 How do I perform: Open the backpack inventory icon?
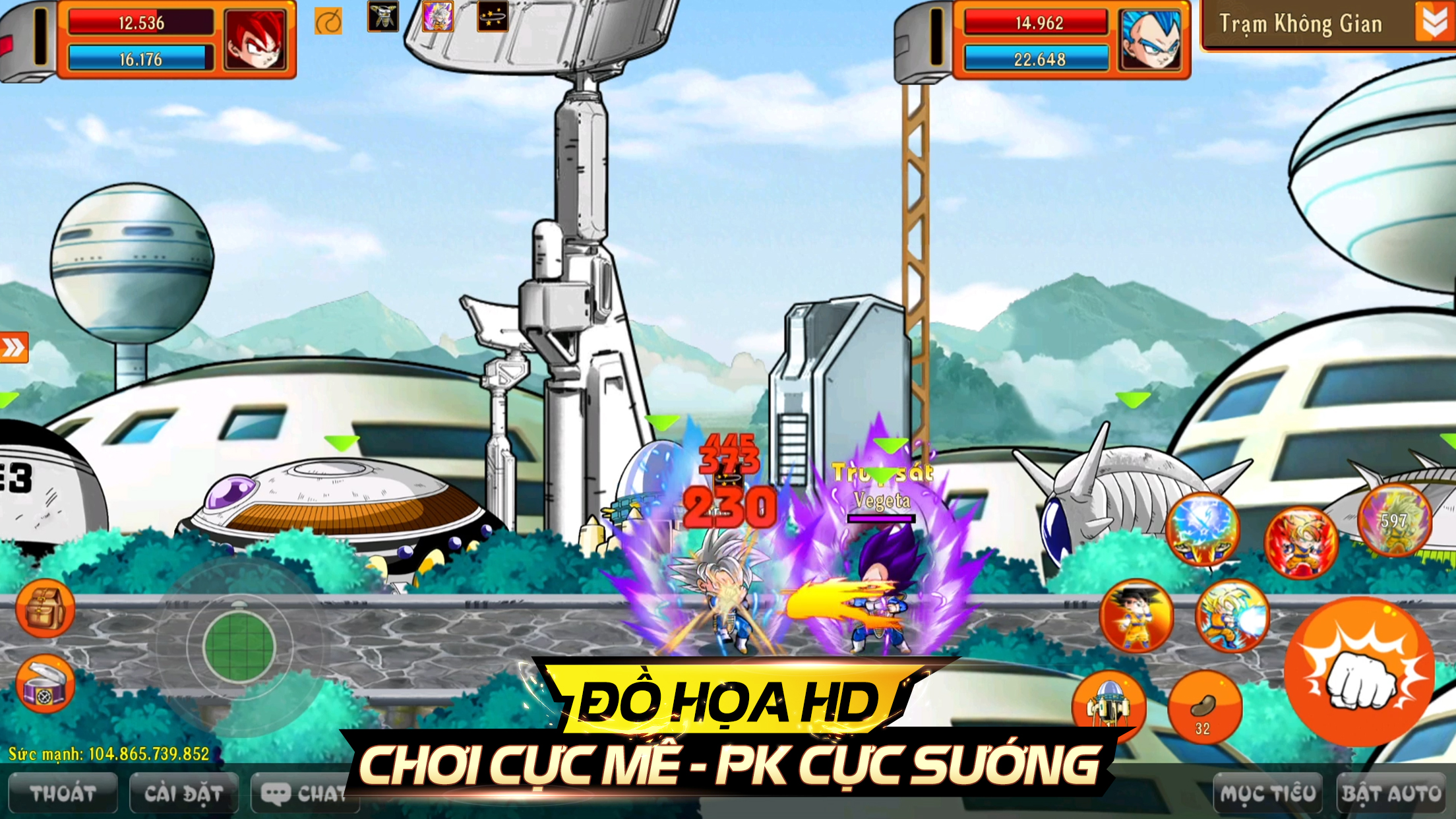pyautogui.click(x=45, y=608)
